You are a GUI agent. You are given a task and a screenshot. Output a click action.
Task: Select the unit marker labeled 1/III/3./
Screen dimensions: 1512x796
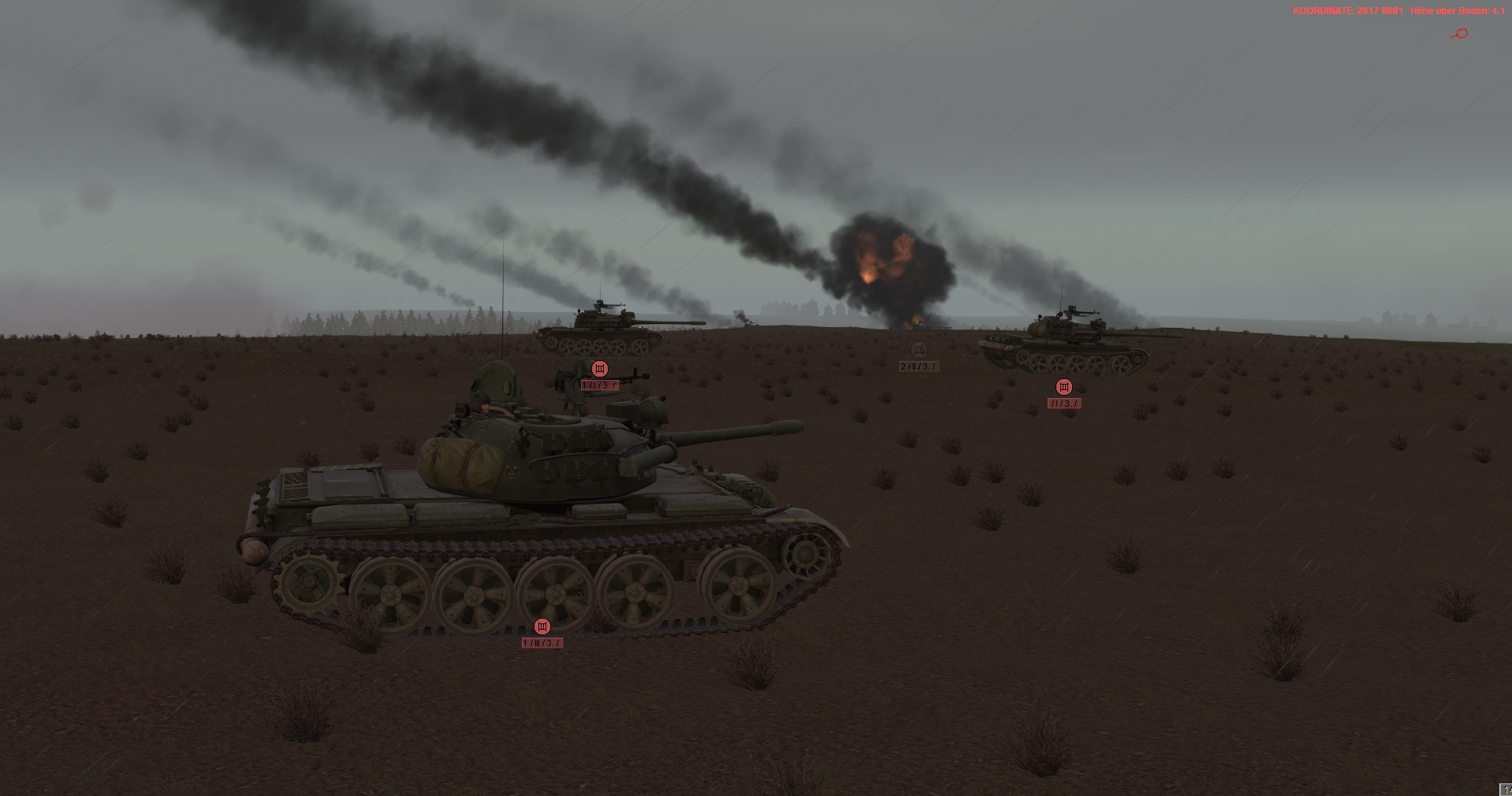point(542,627)
